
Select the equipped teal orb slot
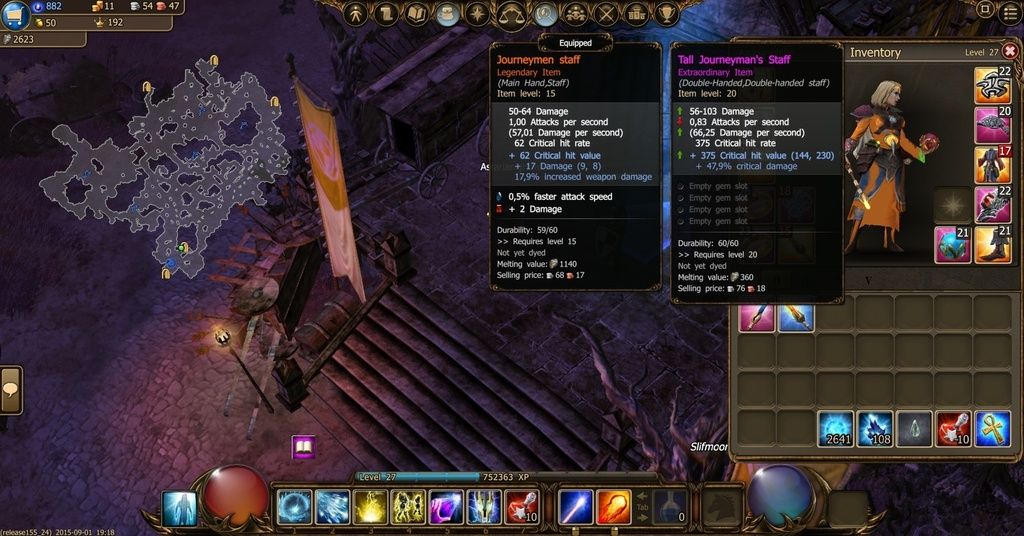coord(952,245)
